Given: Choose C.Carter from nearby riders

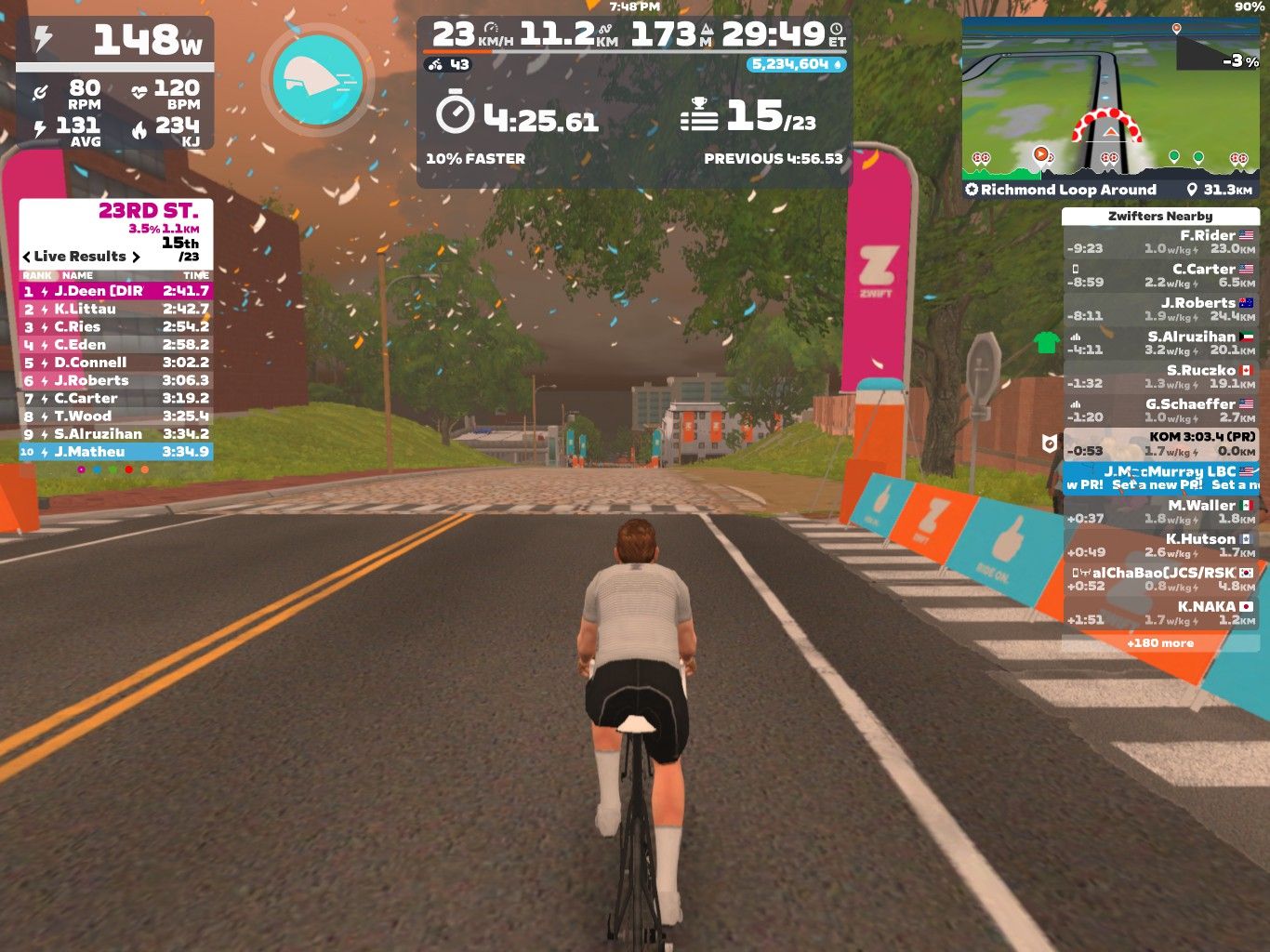Looking at the screenshot, I should click(1160, 275).
